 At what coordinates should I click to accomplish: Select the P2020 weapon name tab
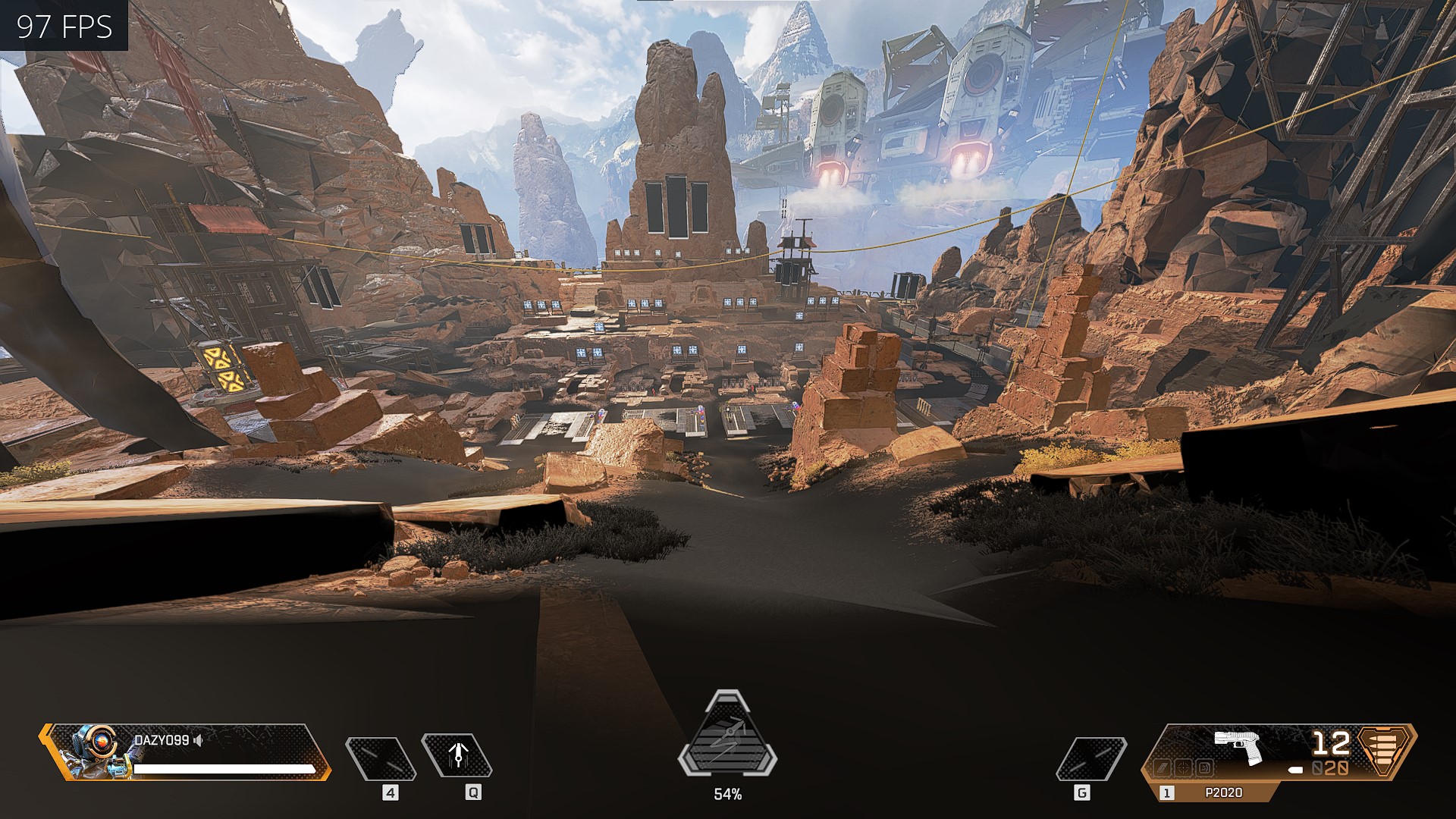(x=1223, y=792)
